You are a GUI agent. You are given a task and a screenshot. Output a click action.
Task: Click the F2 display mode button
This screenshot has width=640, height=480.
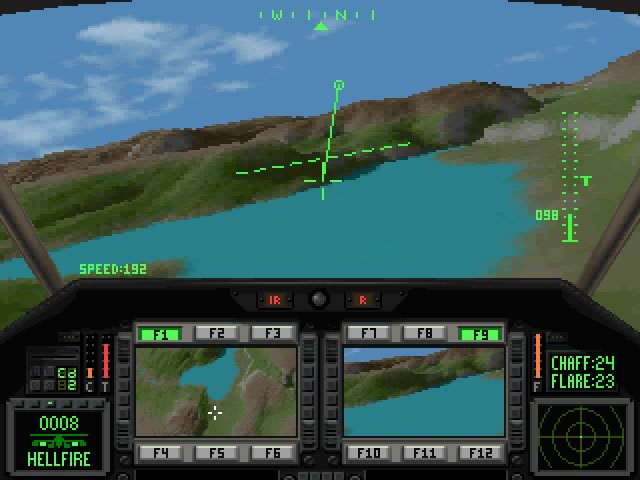click(x=217, y=334)
